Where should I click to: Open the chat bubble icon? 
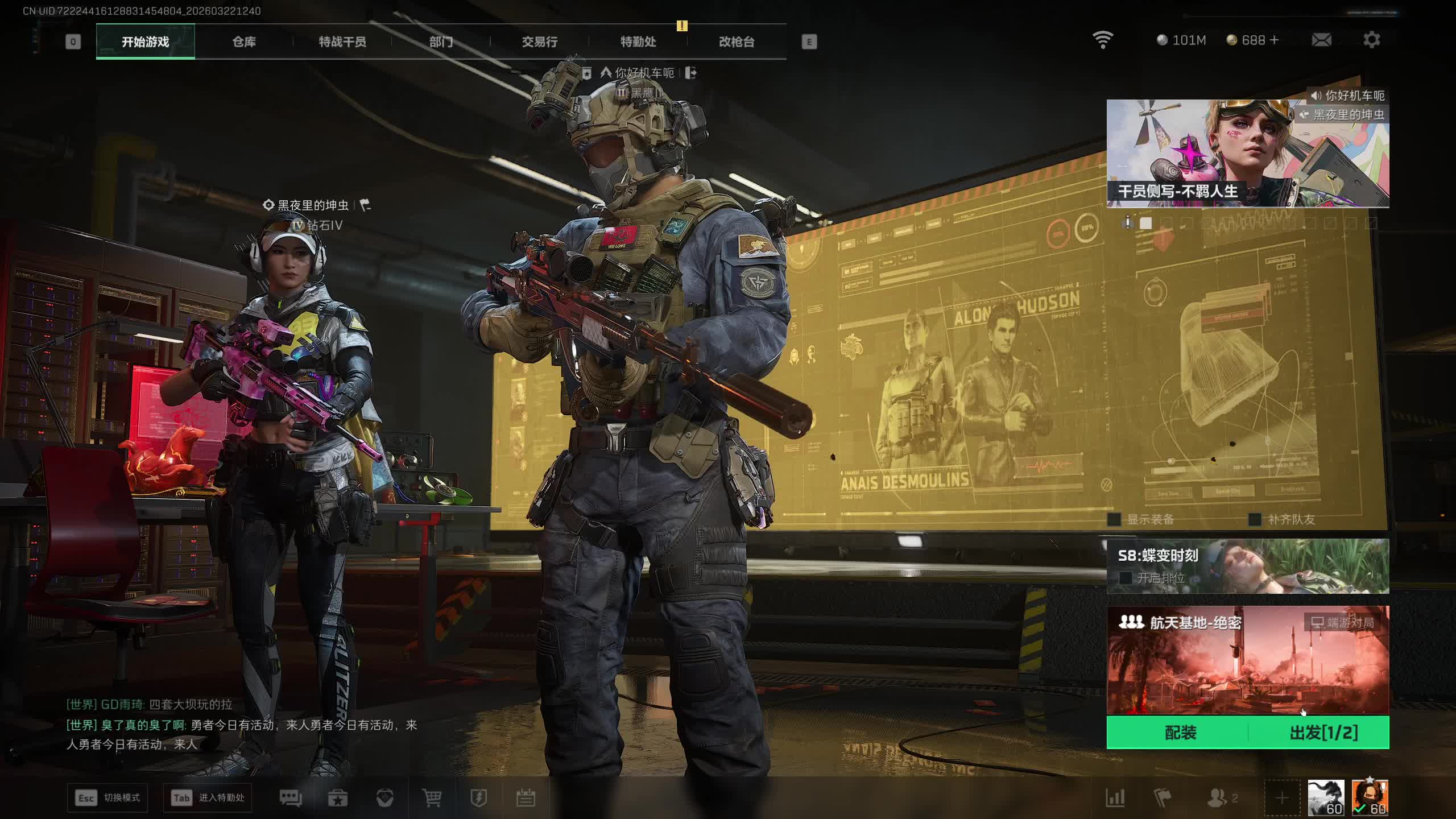click(291, 798)
